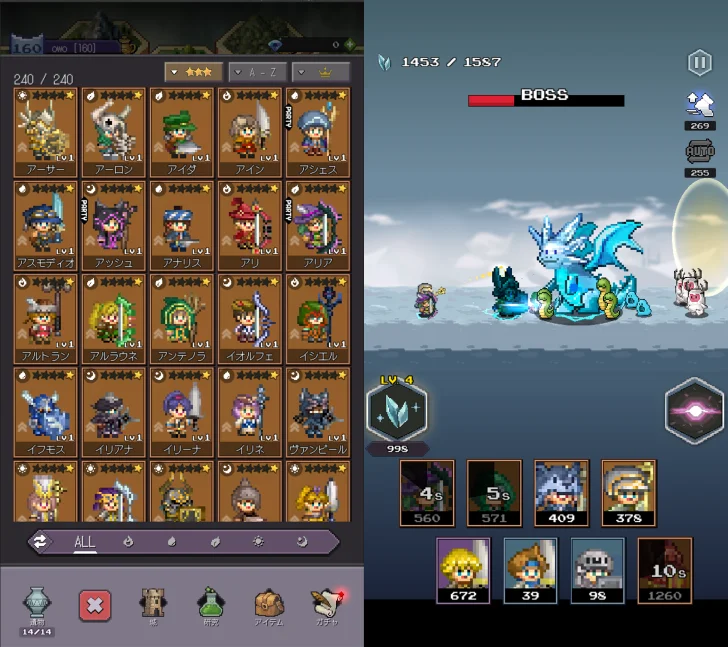728x647 pixels.
Task: Deploy the white wolf unit costing 409
Action: [x=561, y=488]
